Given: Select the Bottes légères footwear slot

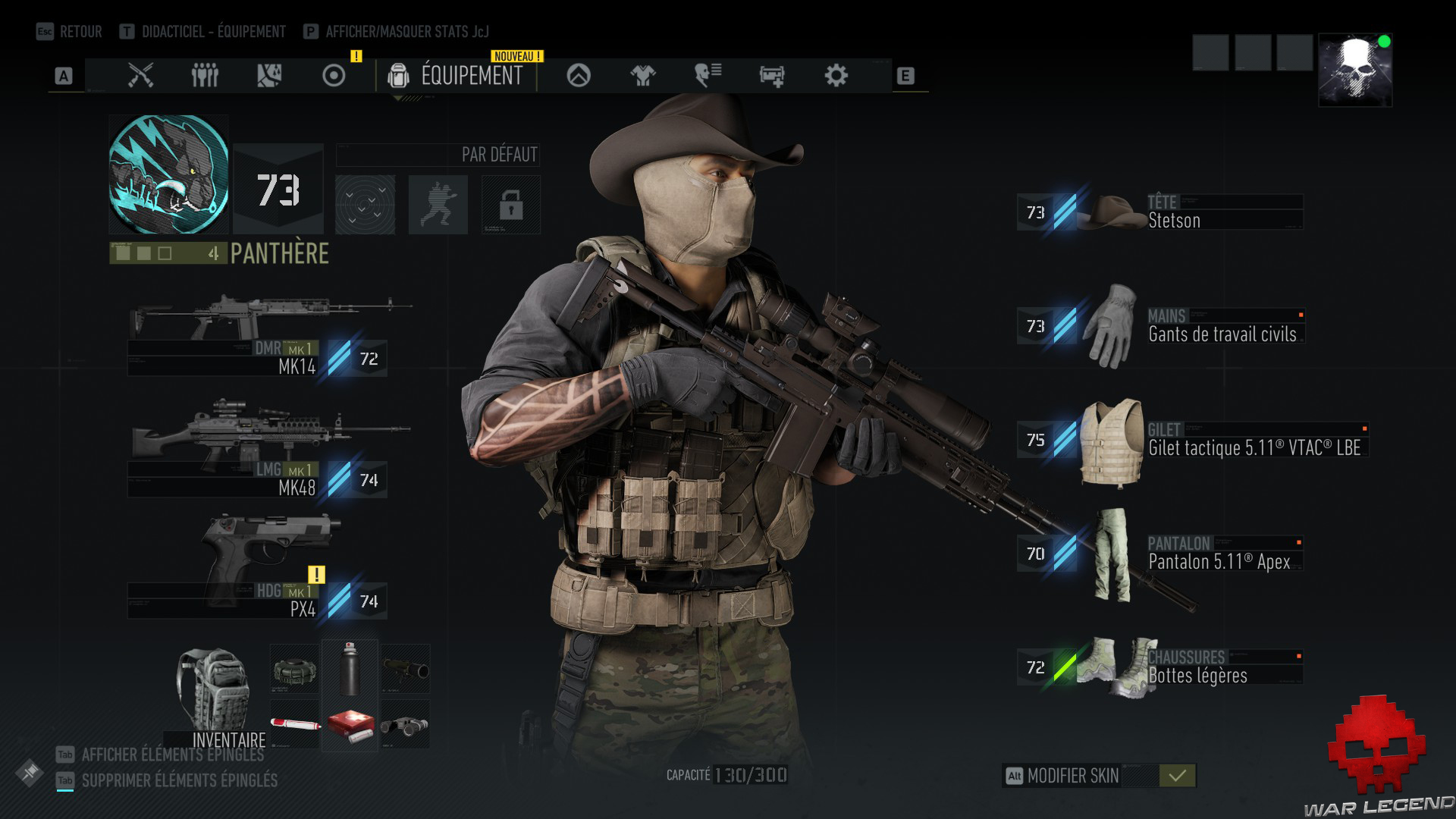Looking at the screenshot, I should click(1160, 667).
